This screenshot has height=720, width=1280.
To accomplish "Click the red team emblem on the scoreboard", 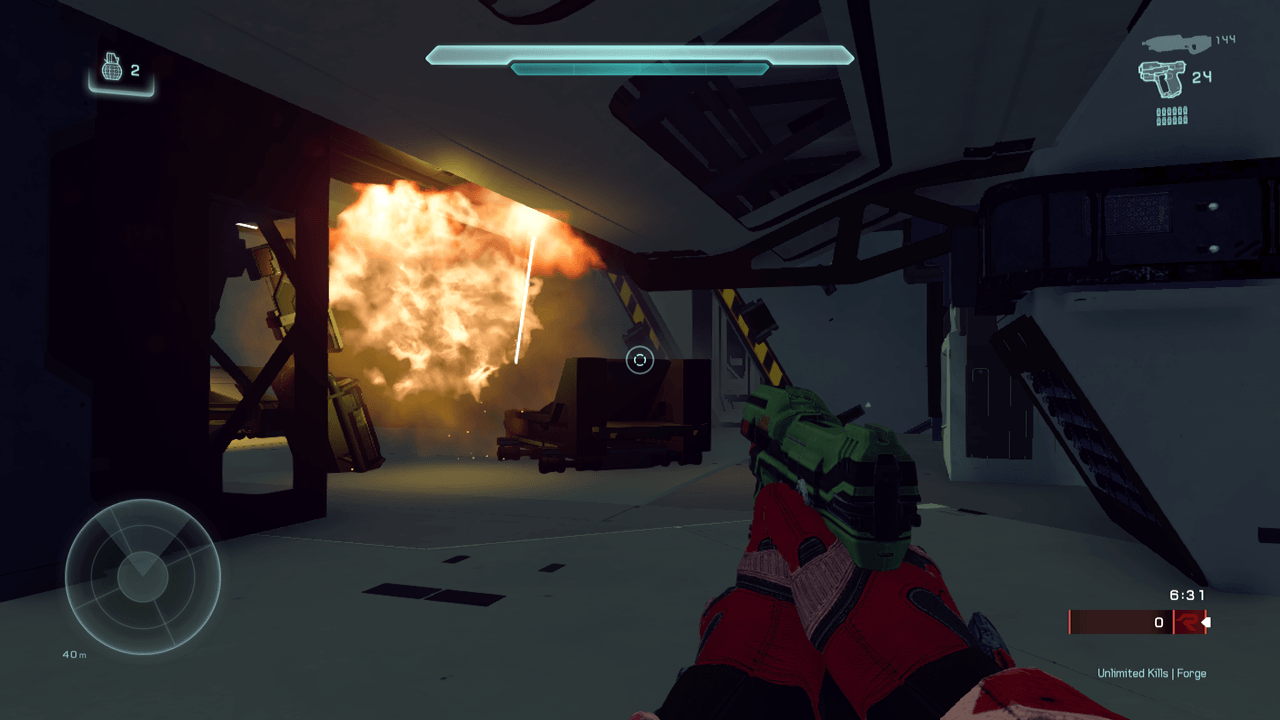I will [x=1187, y=622].
